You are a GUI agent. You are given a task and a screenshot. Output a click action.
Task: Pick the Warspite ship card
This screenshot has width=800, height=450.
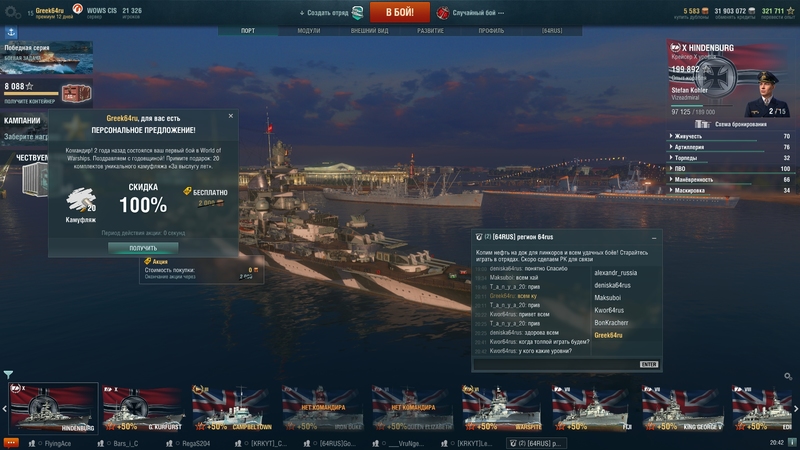(x=502, y=409)
